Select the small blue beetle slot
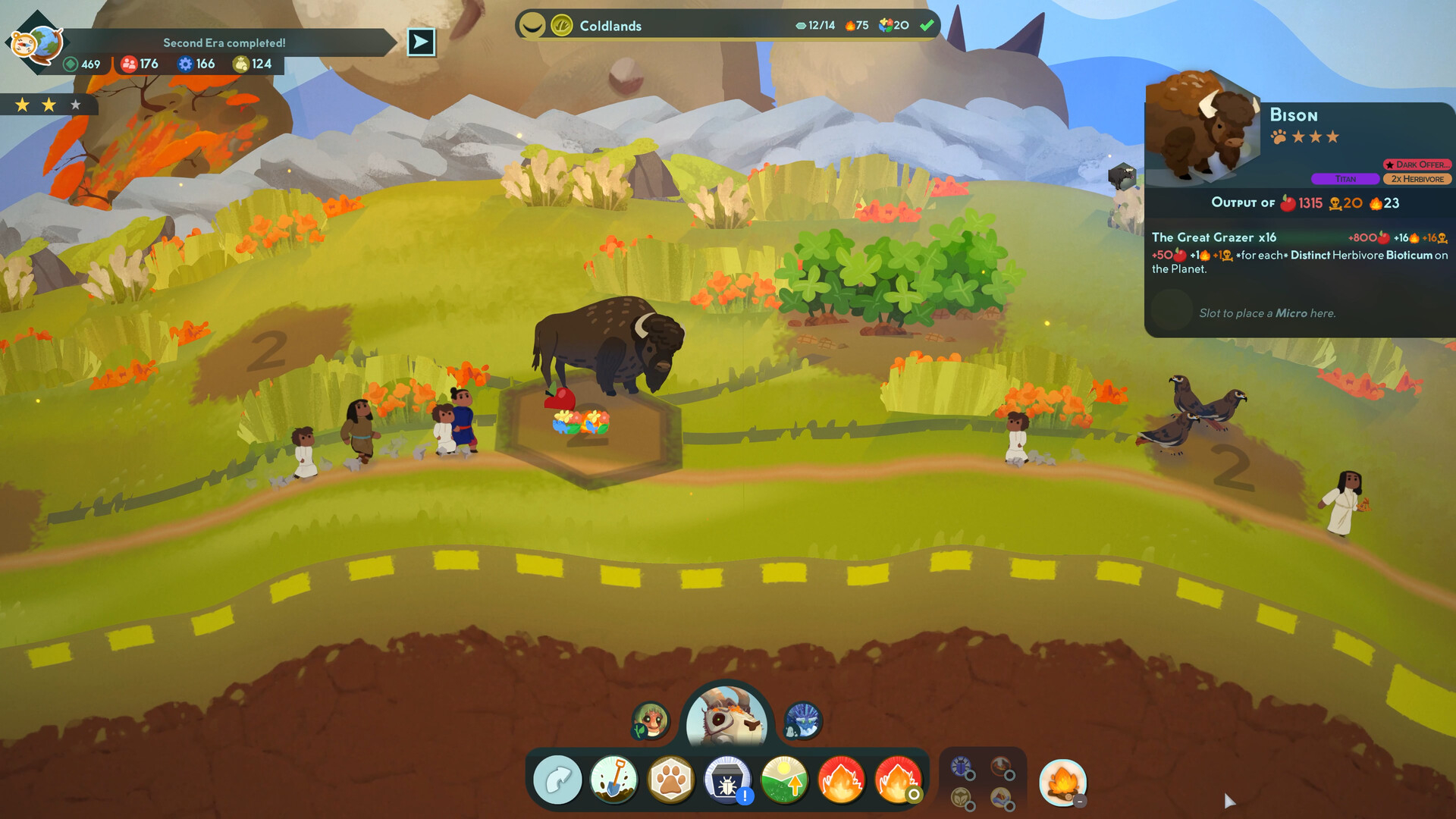 962,767
